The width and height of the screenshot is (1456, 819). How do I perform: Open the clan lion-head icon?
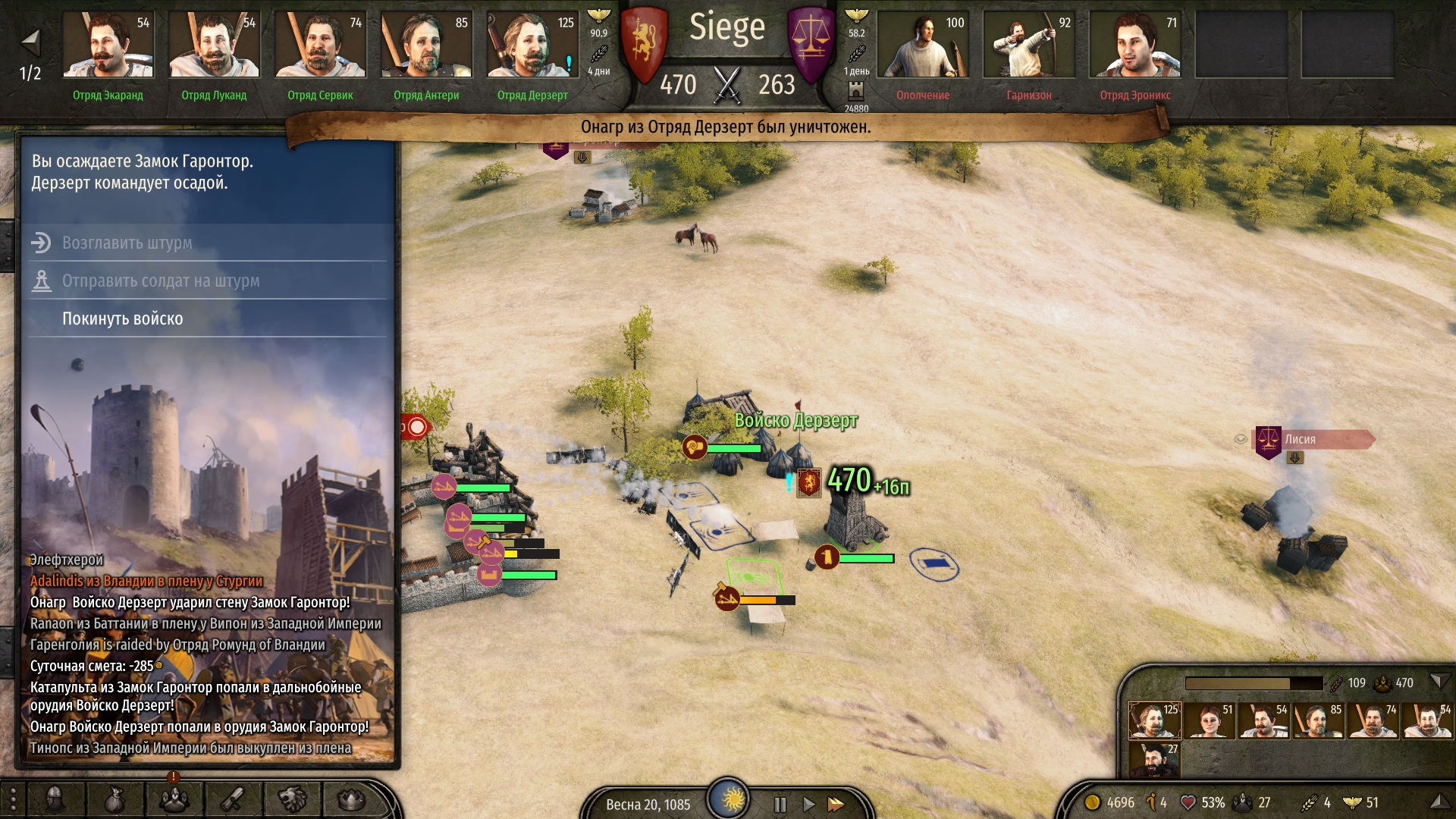click(x=292, y=799)
